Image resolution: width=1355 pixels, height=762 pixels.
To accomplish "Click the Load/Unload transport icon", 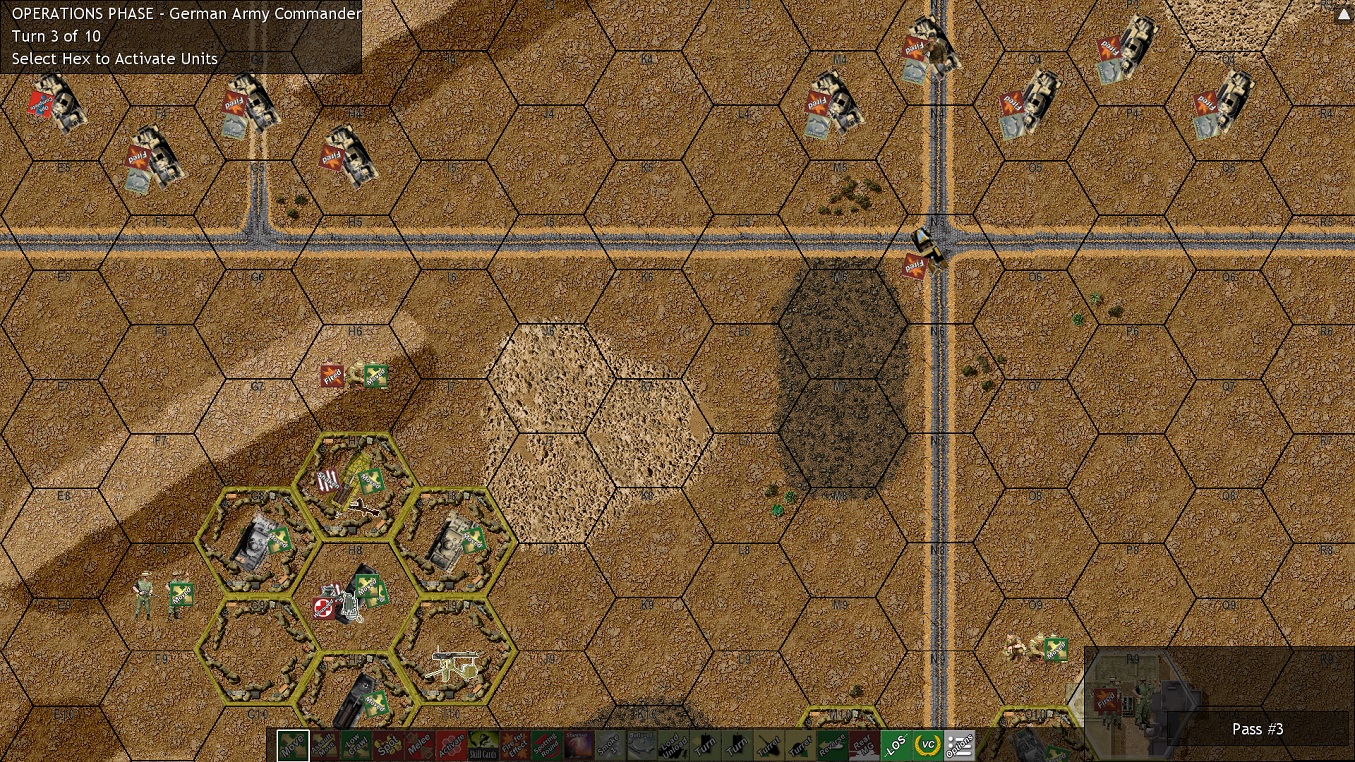I will pyautogui.click(x=674, y=744).
